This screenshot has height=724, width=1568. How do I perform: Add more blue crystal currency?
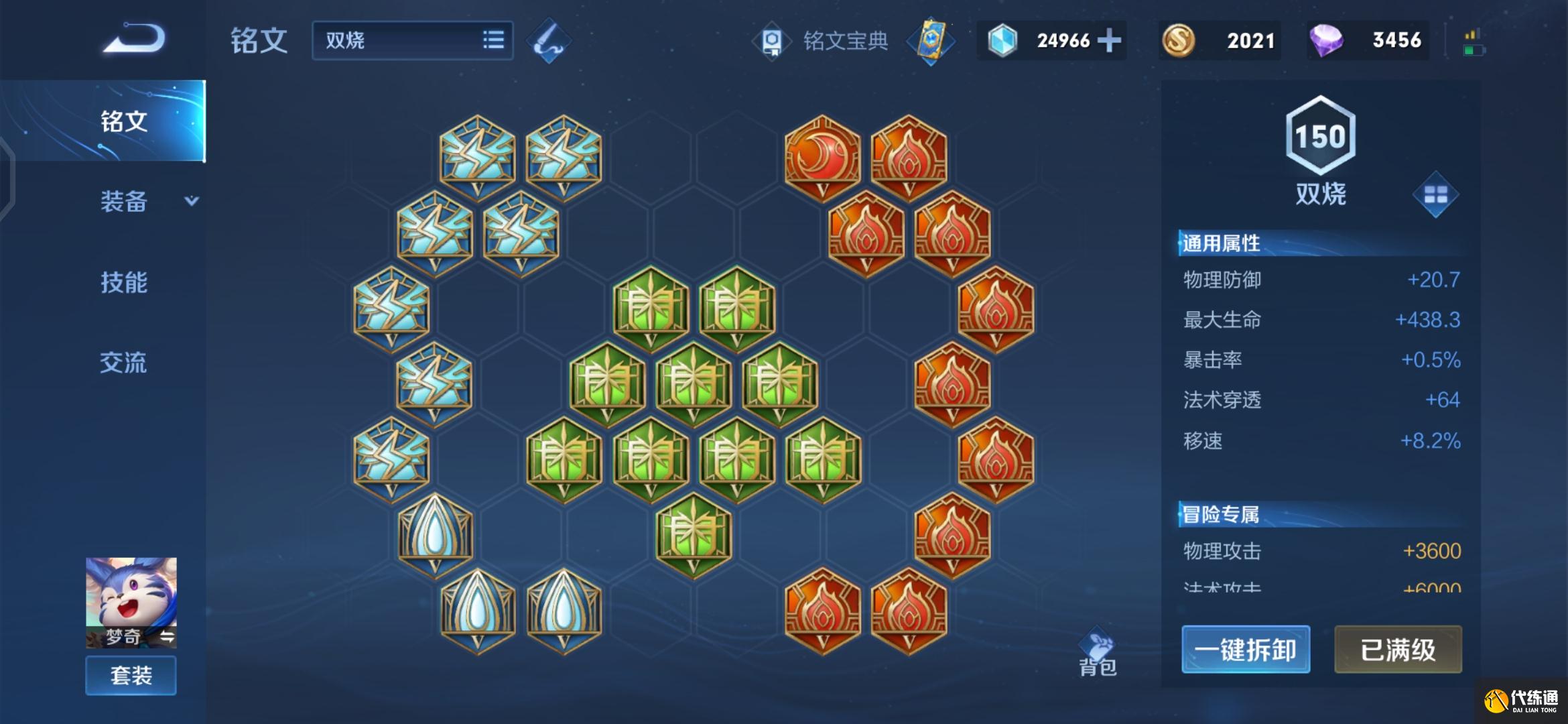pyautogui.click(x=1109, y=40)
